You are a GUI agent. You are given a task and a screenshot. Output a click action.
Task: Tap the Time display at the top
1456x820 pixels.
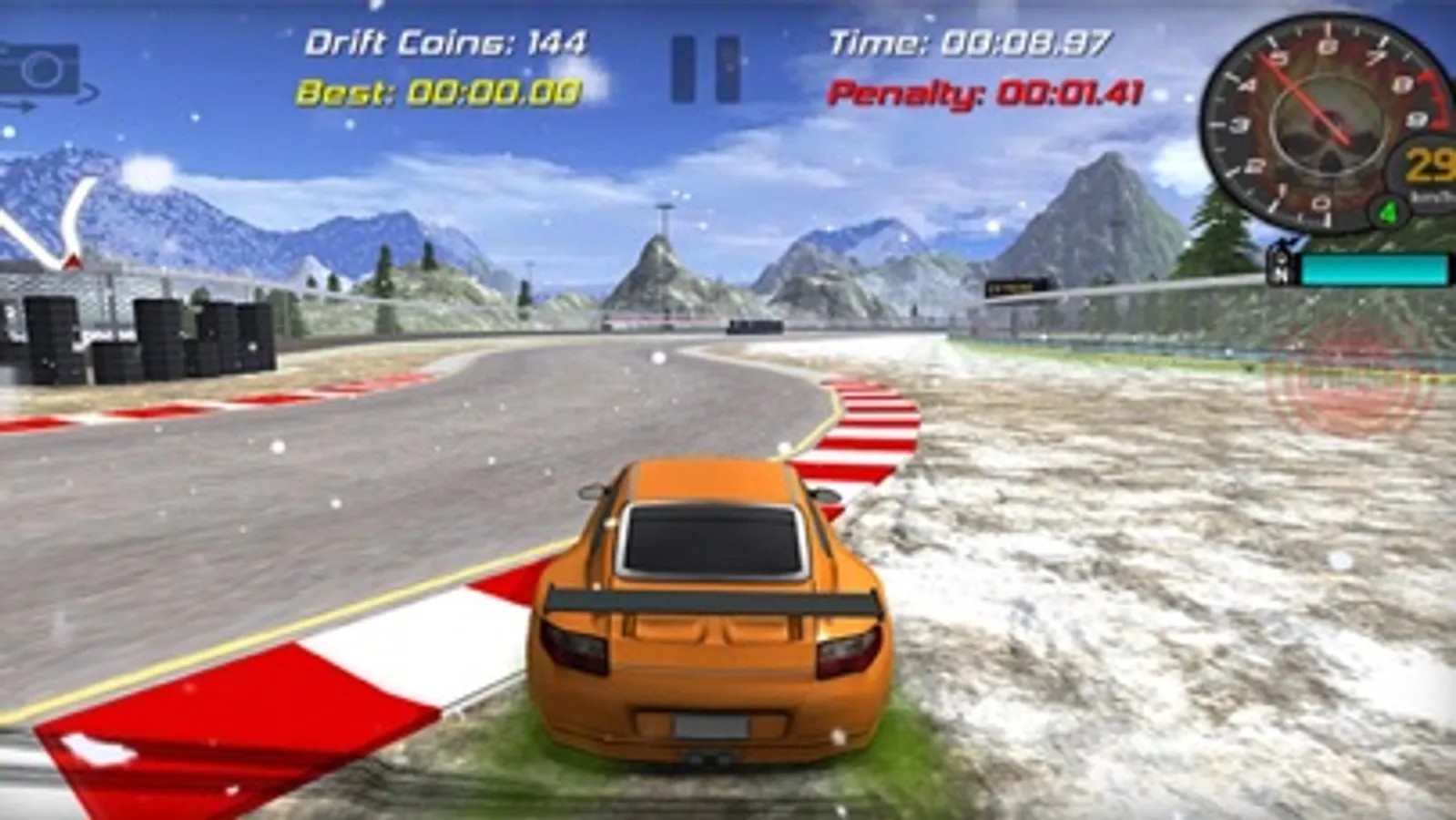[968, 41]
